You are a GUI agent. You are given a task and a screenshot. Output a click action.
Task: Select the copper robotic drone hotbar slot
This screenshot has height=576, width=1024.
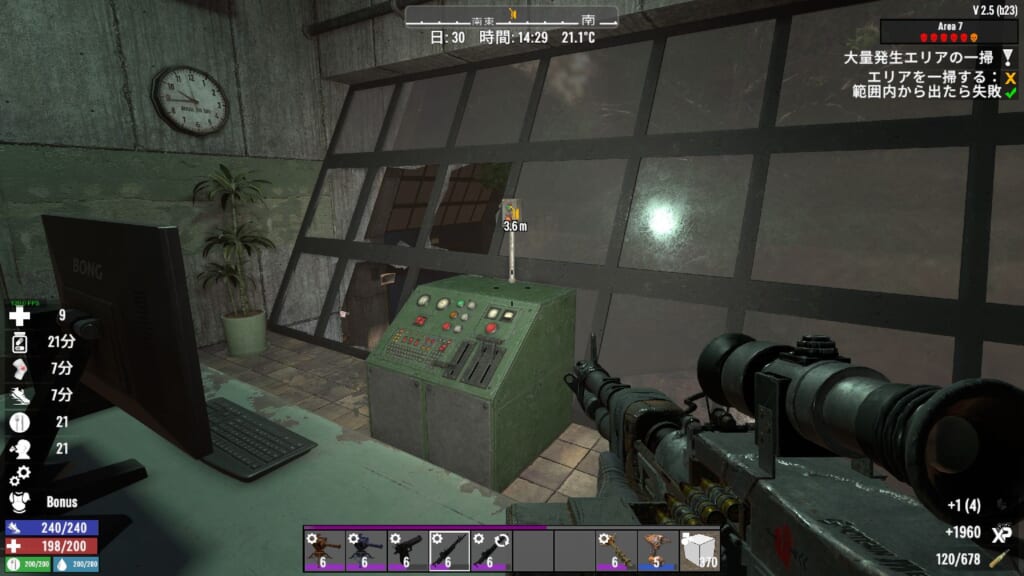(x=655, y=550)
